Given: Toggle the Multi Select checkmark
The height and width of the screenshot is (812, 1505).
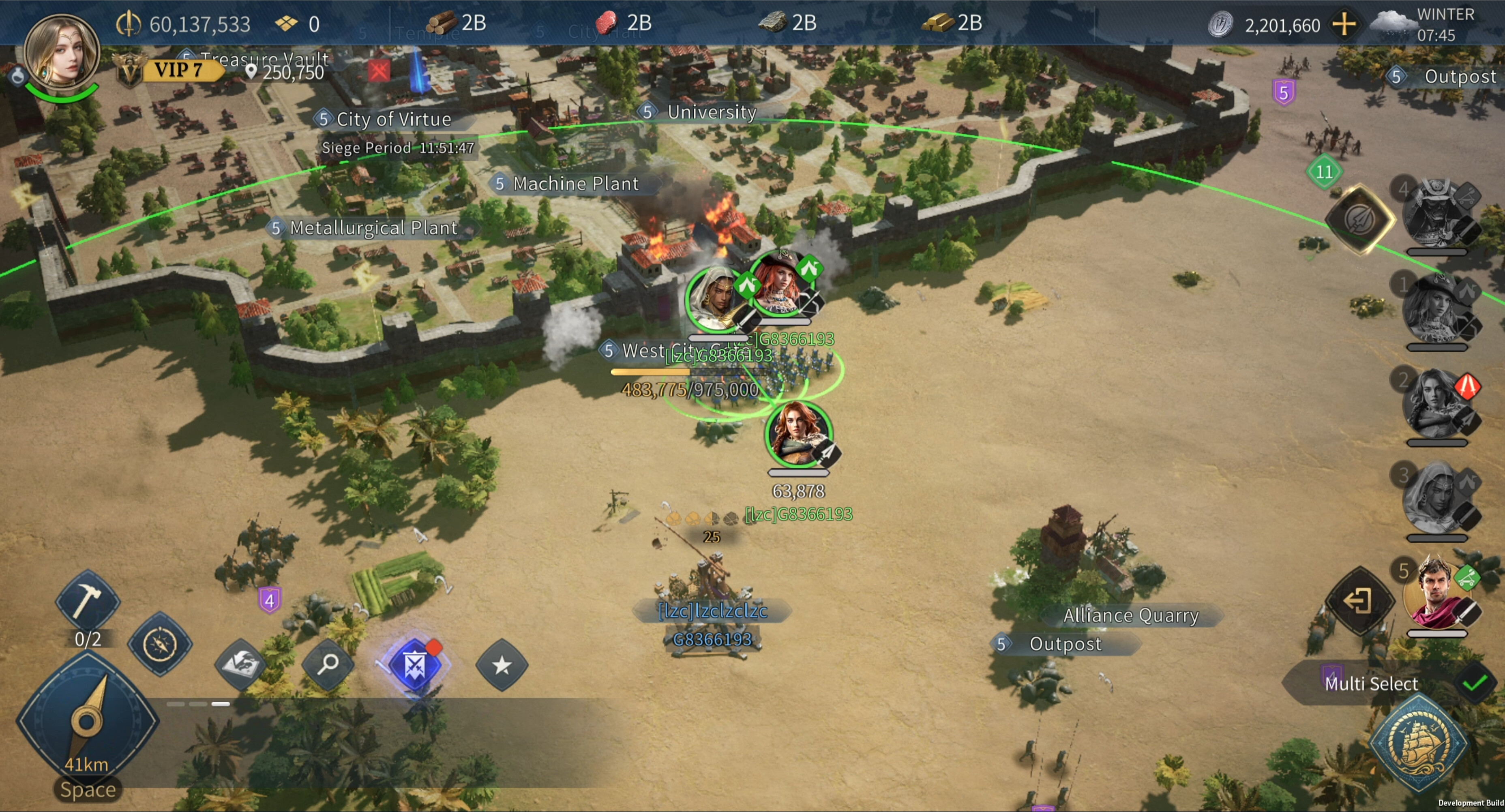Looking at the screenshot, I should 1474,683.
